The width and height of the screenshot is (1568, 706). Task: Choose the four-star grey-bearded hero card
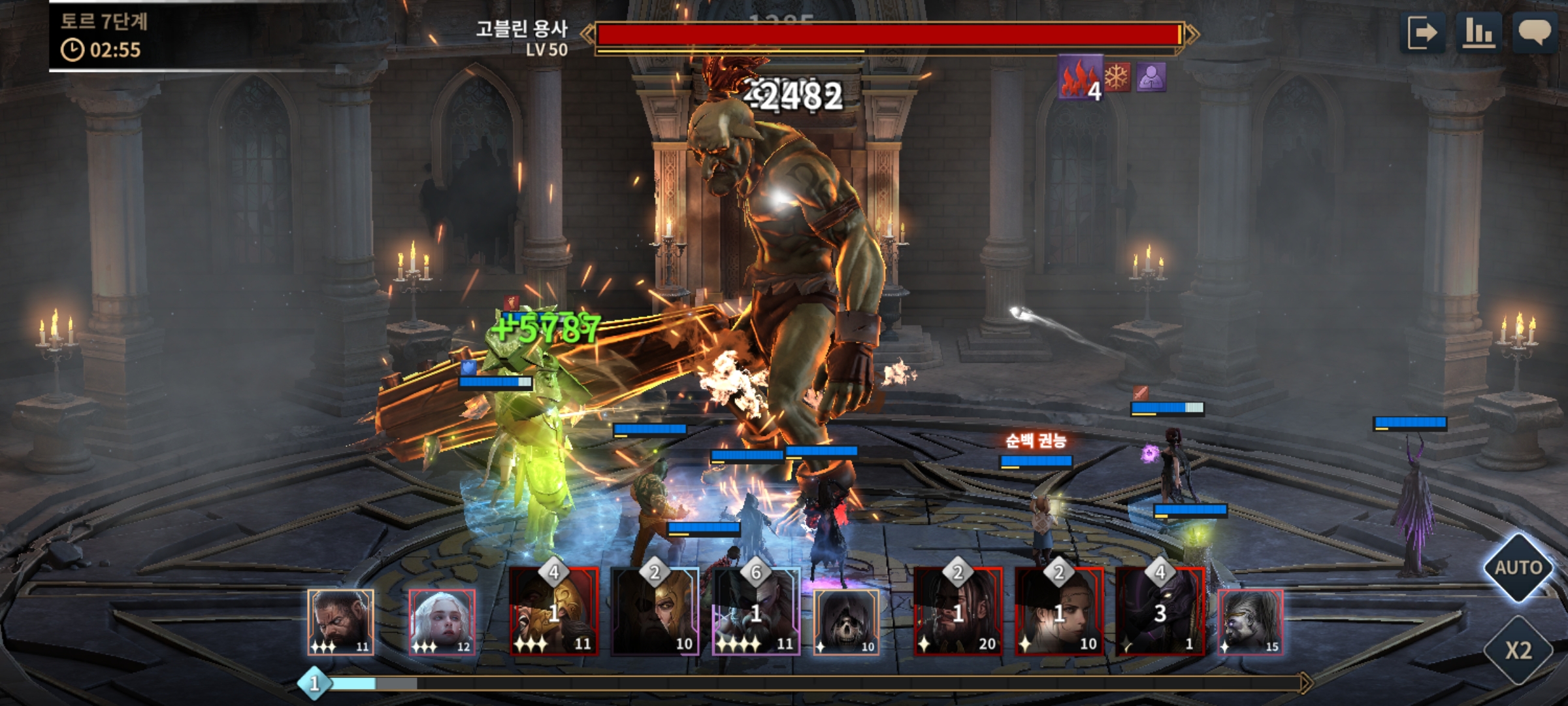pyautogui.click(x=756, y=612)
